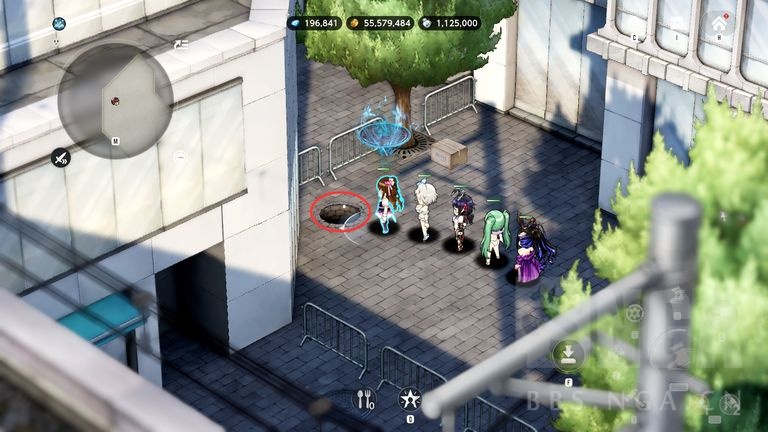768x432 pixels.
Task: Activate the downward arrow interact button
Action: 567,354
